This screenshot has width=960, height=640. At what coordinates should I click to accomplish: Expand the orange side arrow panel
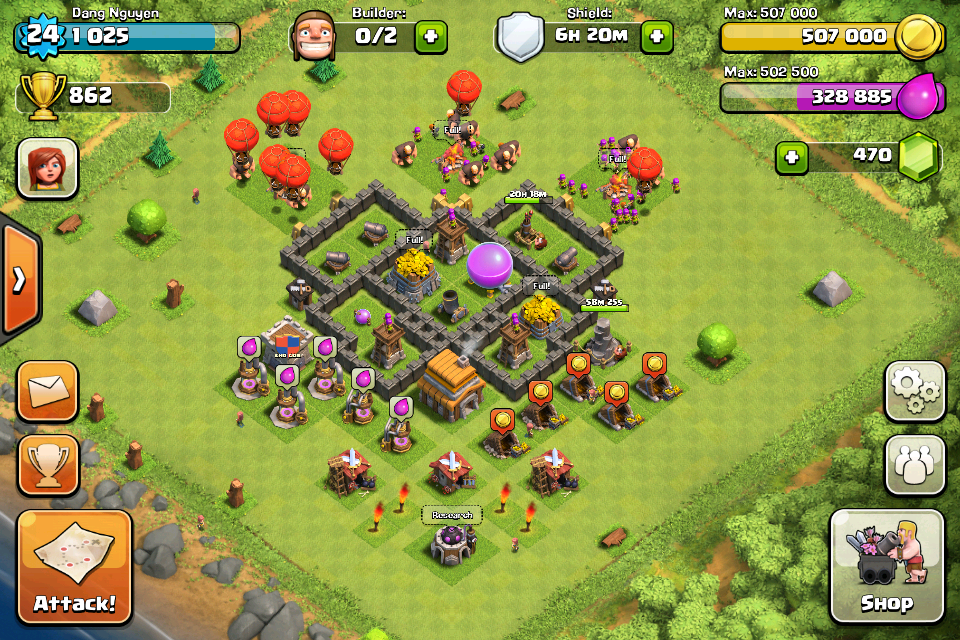18,280
